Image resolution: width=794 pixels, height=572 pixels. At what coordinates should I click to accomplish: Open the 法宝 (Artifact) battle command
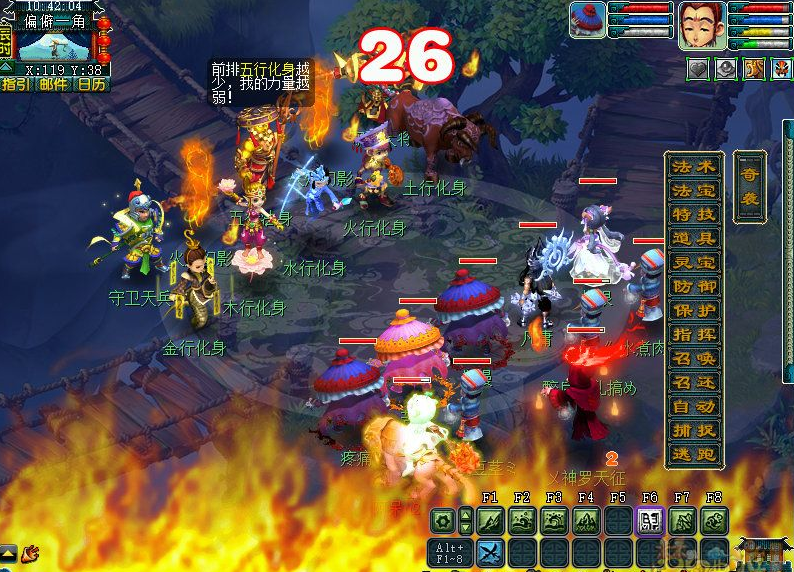tap(694, 190)
